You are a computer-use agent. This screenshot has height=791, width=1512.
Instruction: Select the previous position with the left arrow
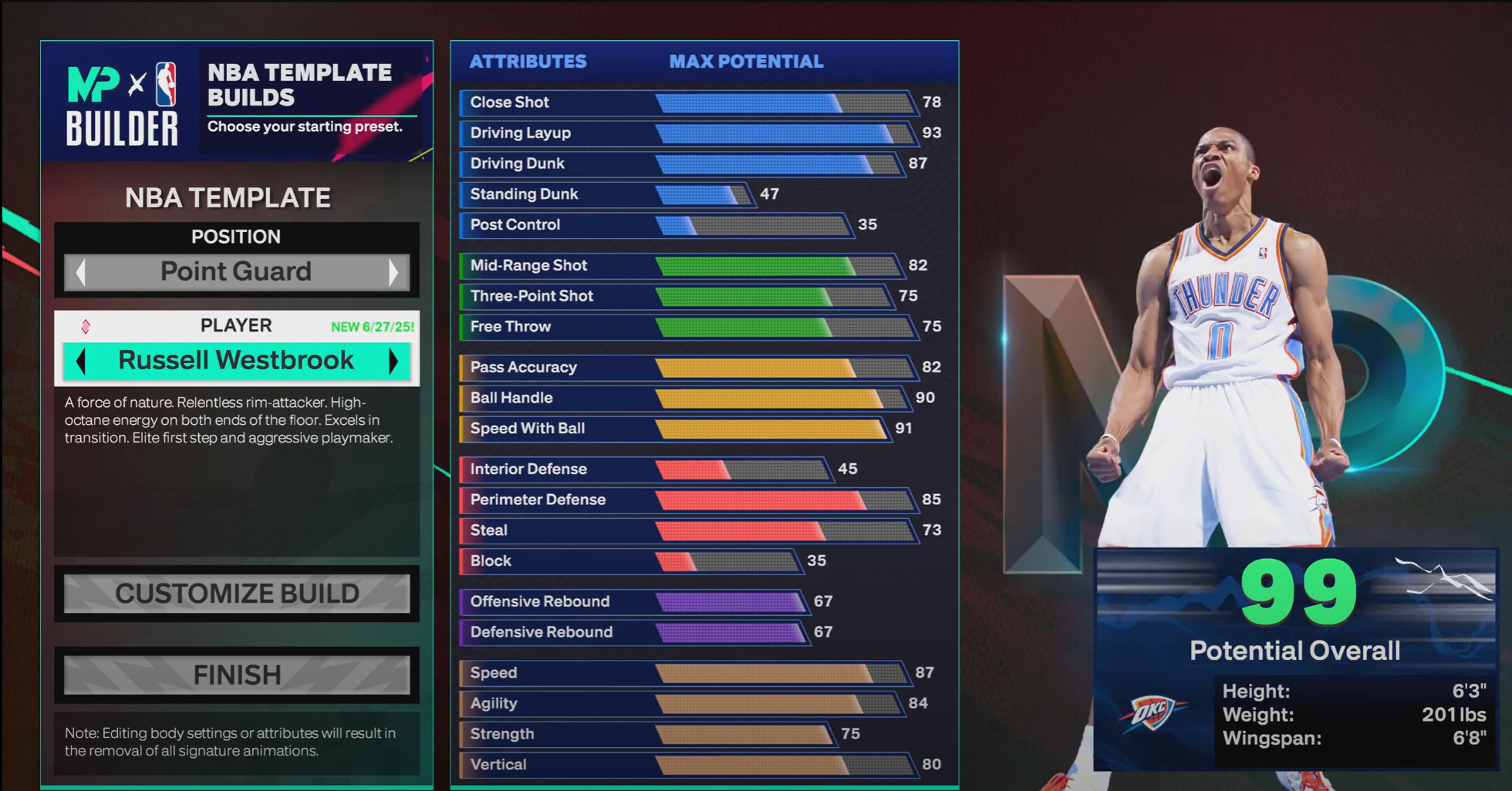[80, 272]
